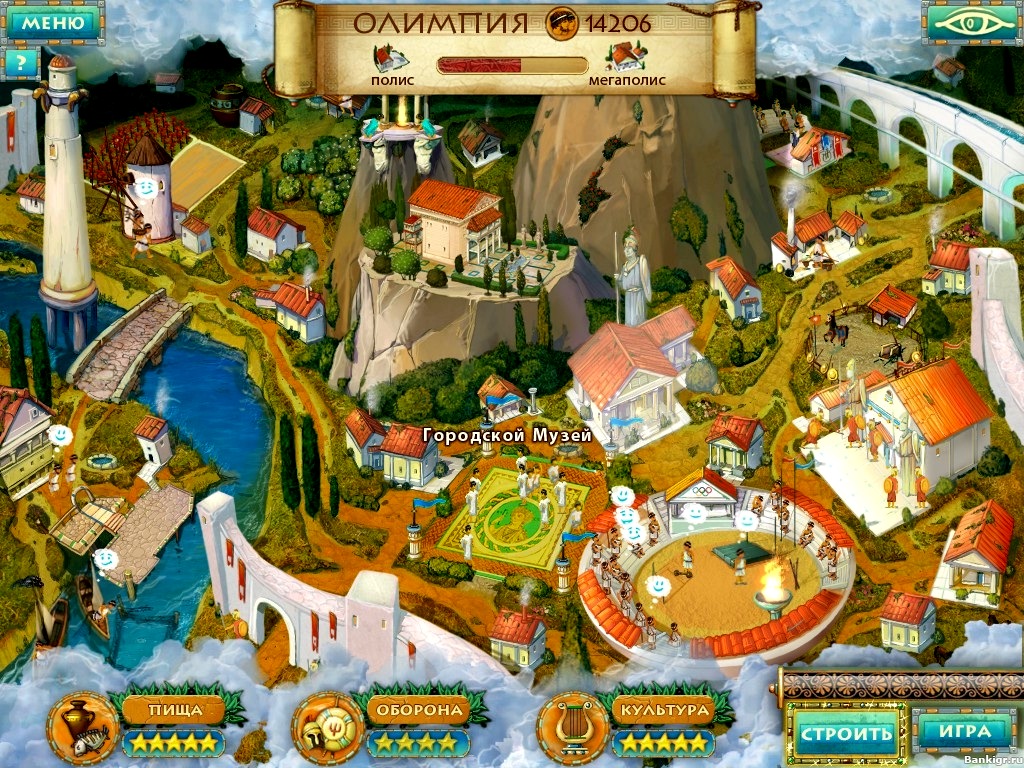The image size is (1024, 768).
Task: Start the ИГРА play button
Action: tap(965, 732)
